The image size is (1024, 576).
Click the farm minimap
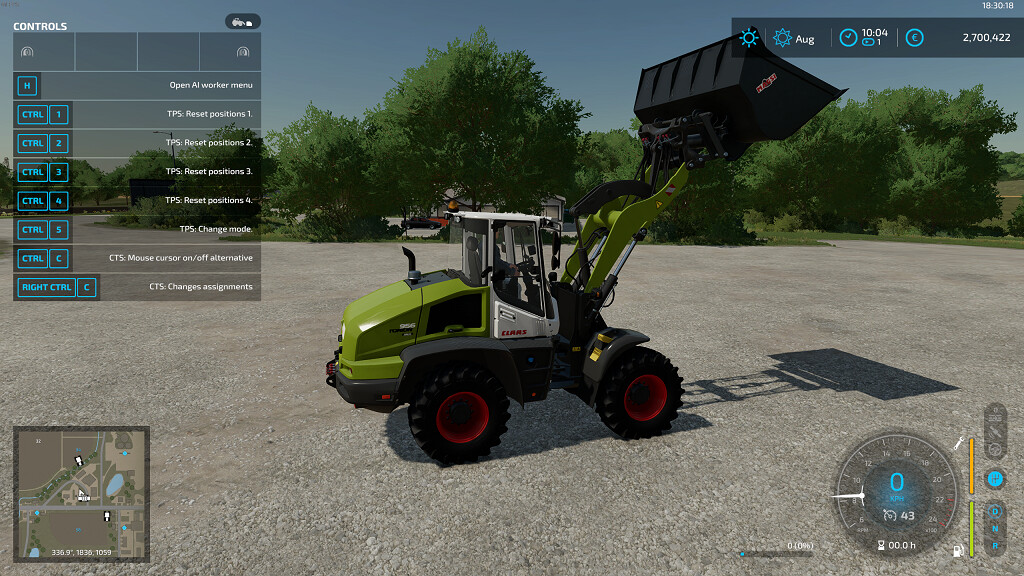click(81, 493)
